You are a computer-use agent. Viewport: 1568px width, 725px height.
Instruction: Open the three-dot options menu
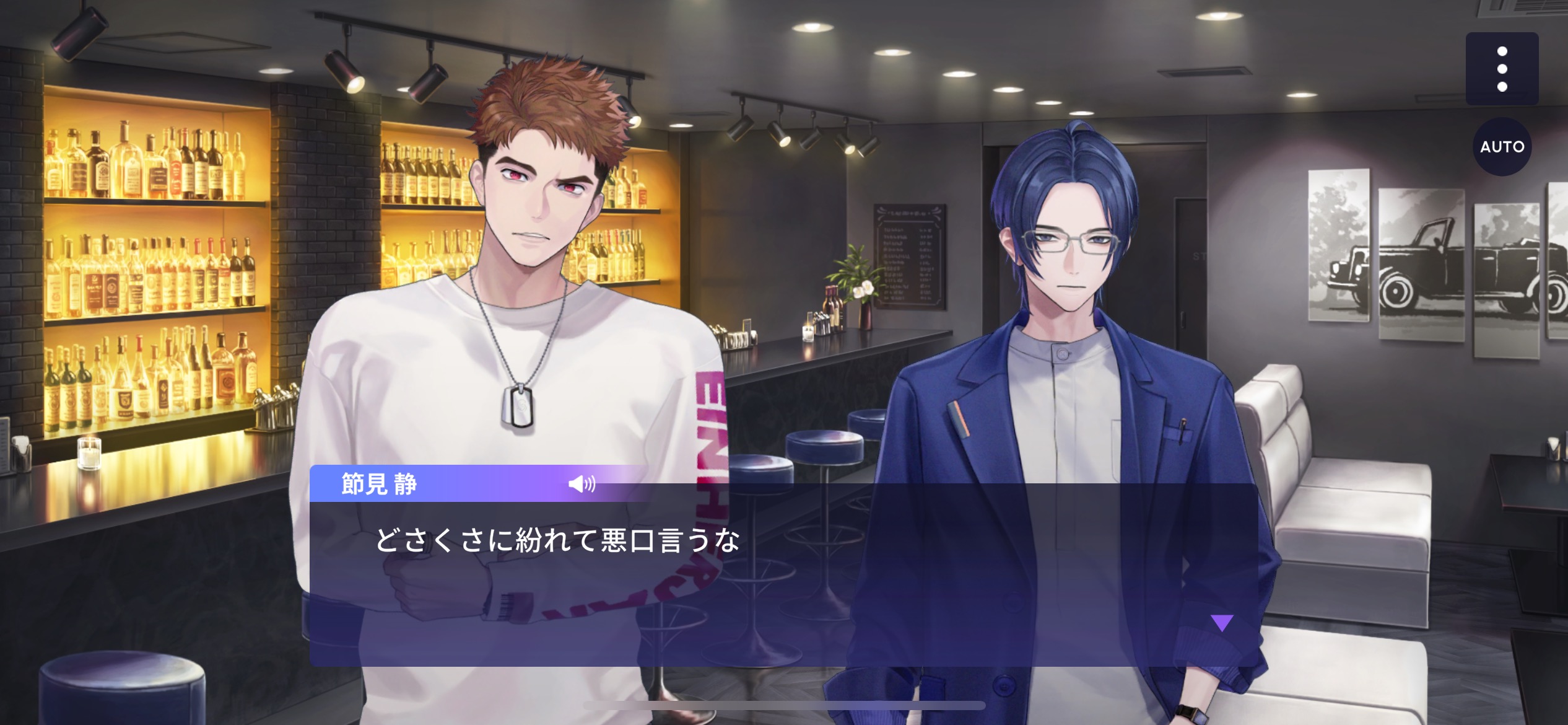point(1502,69)
